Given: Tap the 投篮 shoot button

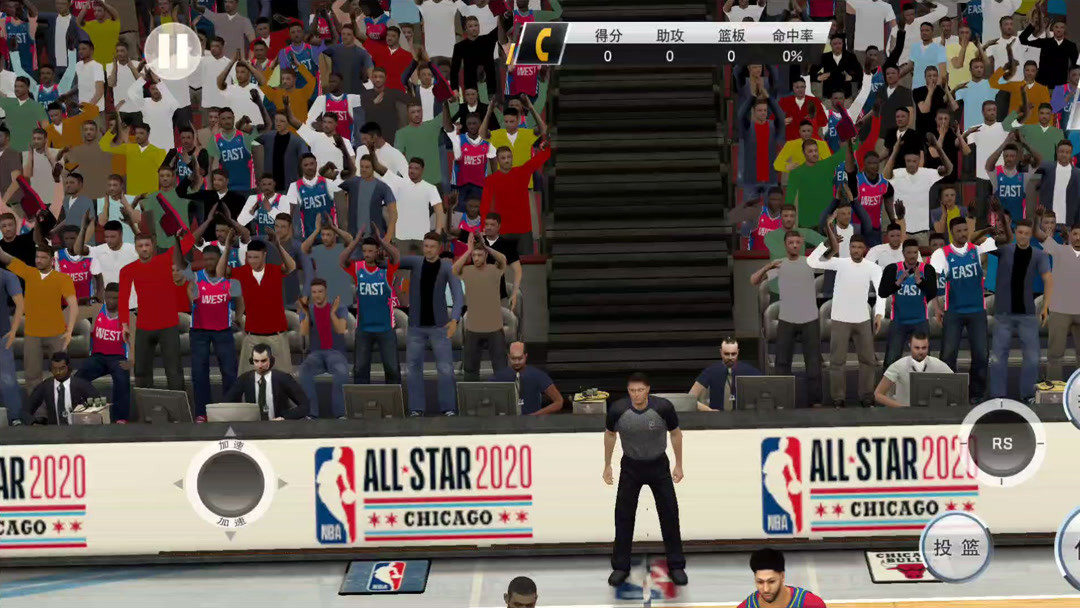Looking at the screenshot, I should tap(956, 547).
